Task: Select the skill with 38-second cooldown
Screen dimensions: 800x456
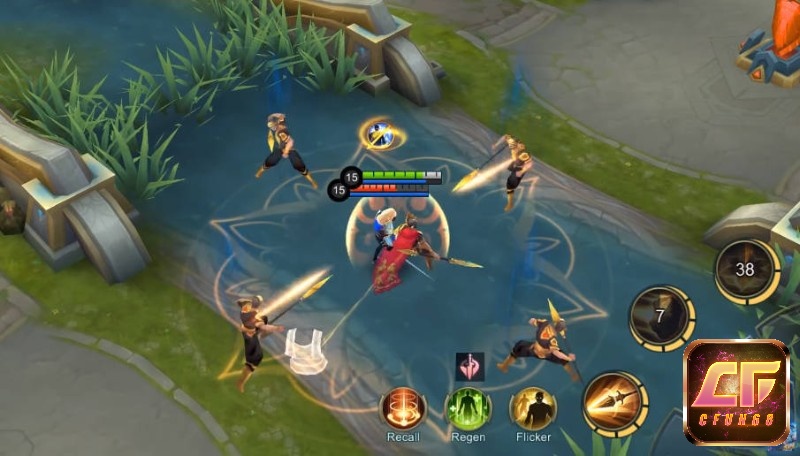Action: [745, 270]
